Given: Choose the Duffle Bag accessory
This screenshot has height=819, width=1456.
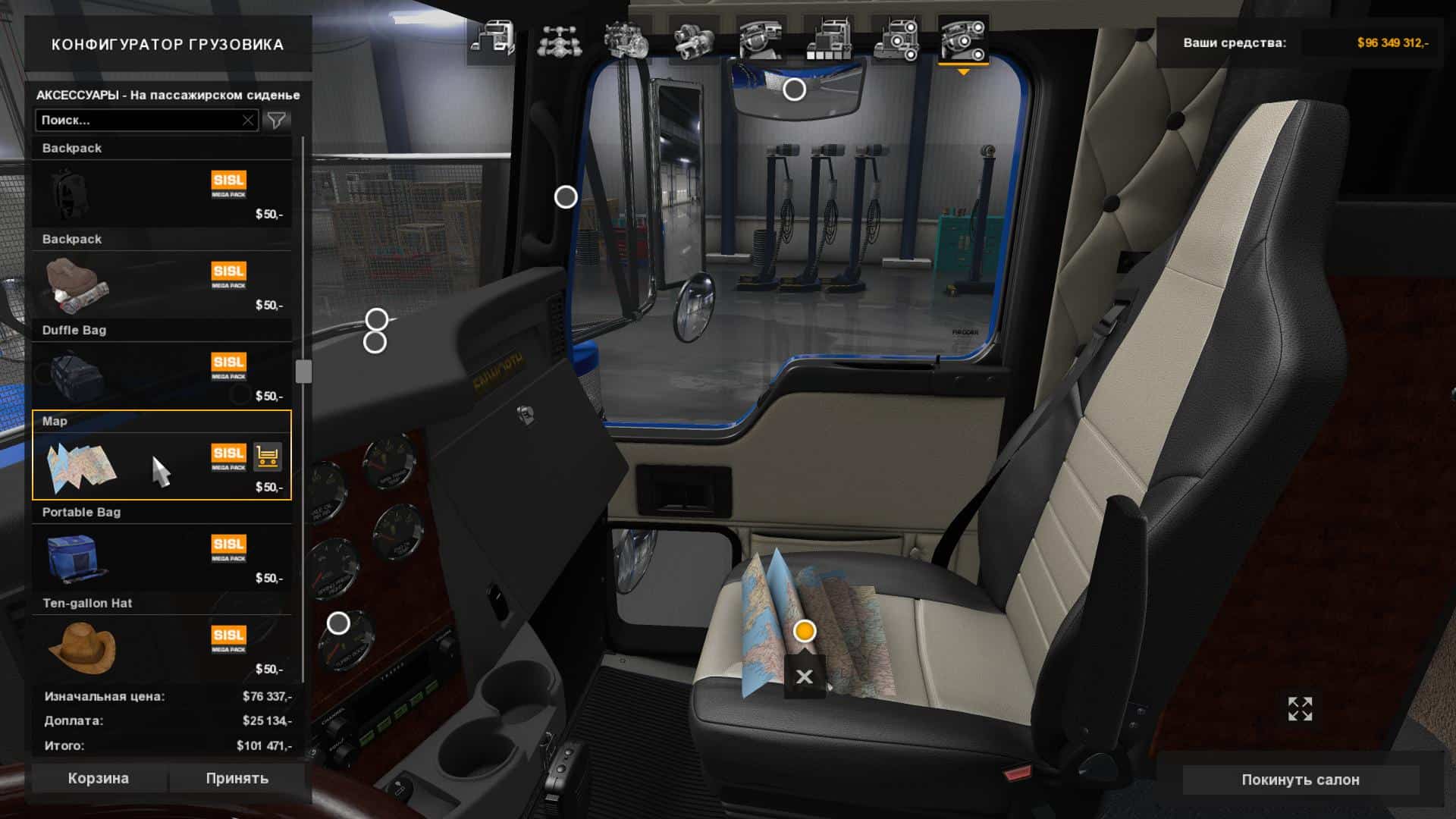Looking at the screenshot, I should (162, 373).
